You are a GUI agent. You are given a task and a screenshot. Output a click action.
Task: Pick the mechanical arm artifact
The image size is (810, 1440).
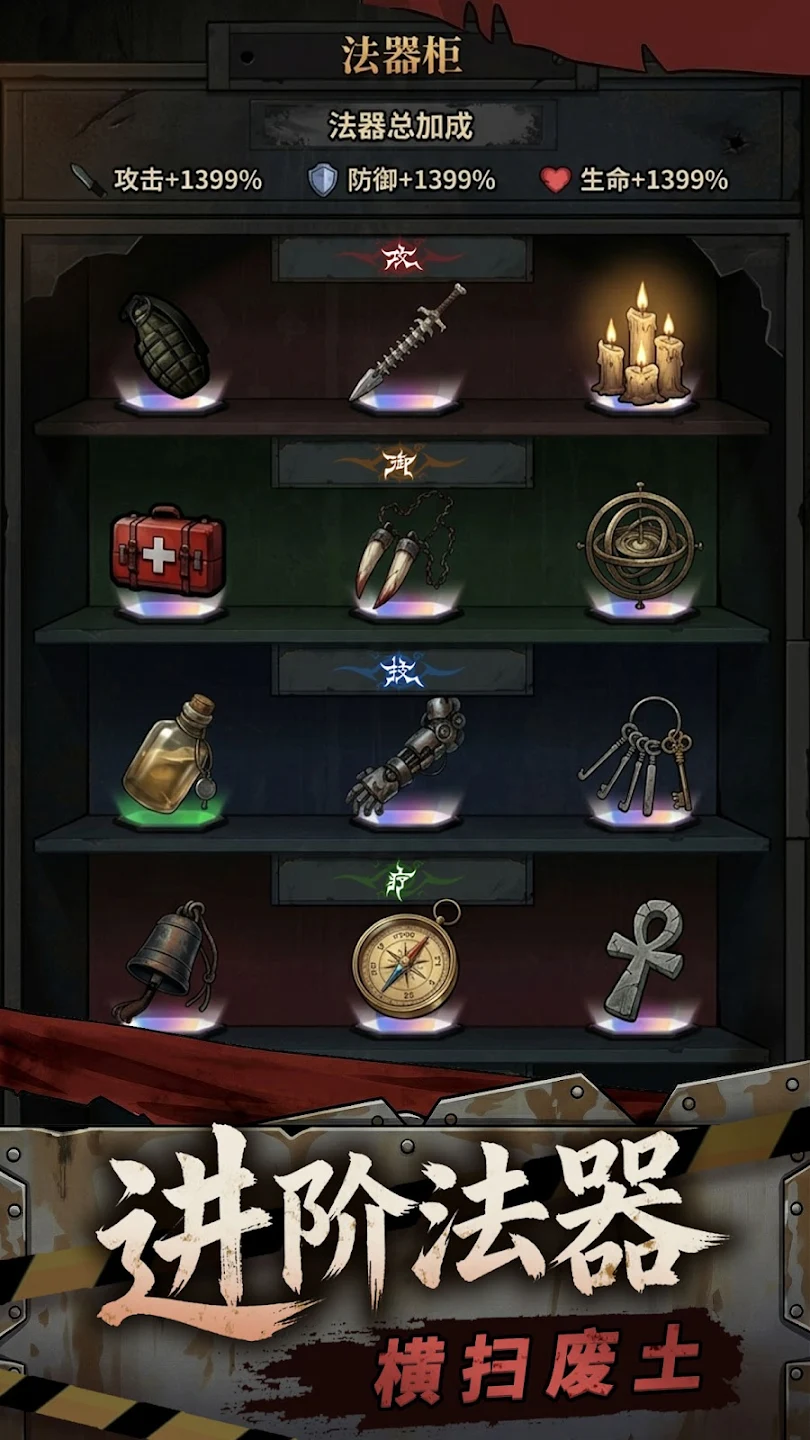(402, 755)
